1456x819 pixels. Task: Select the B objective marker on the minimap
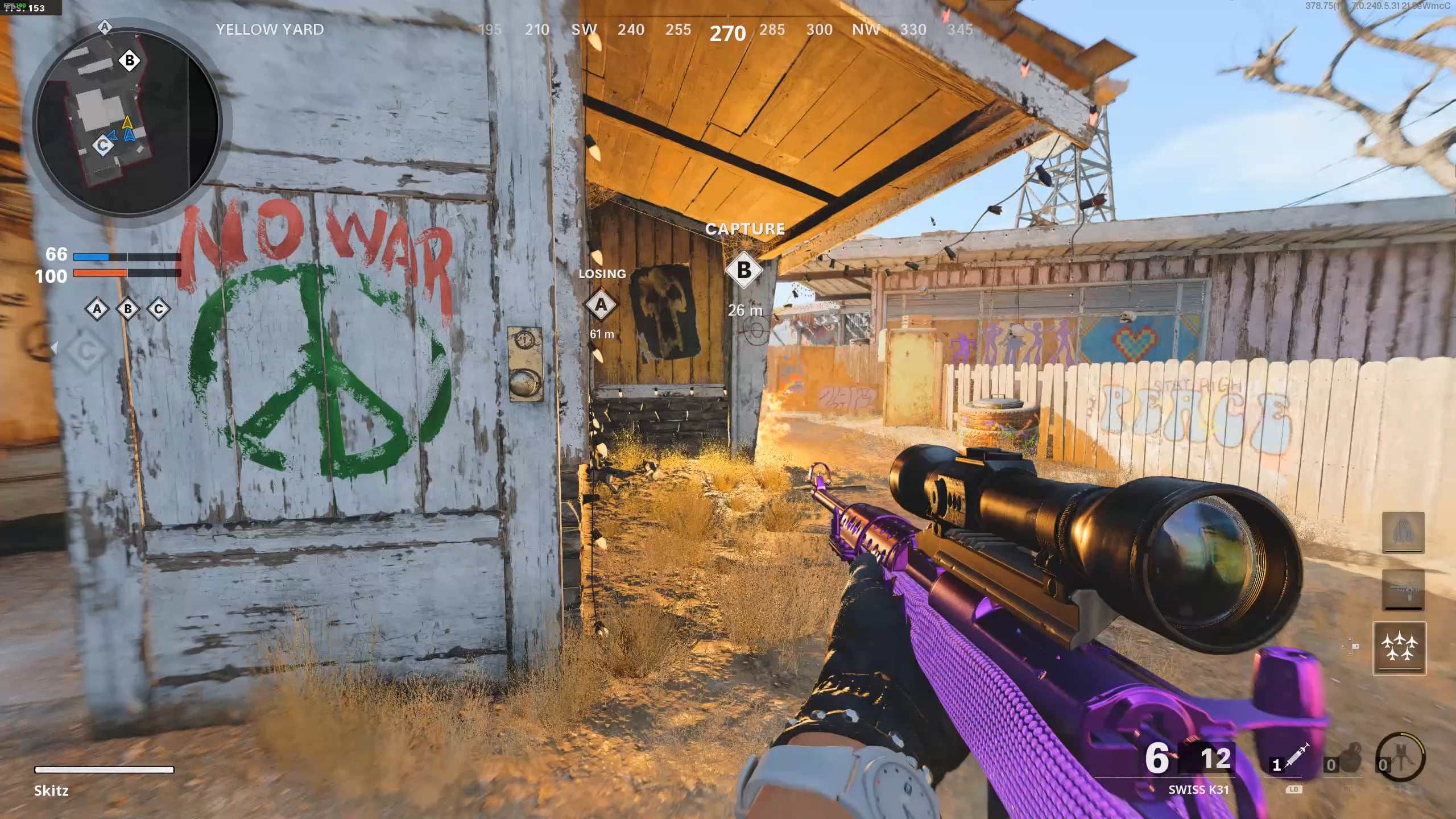tap(130, 60)
